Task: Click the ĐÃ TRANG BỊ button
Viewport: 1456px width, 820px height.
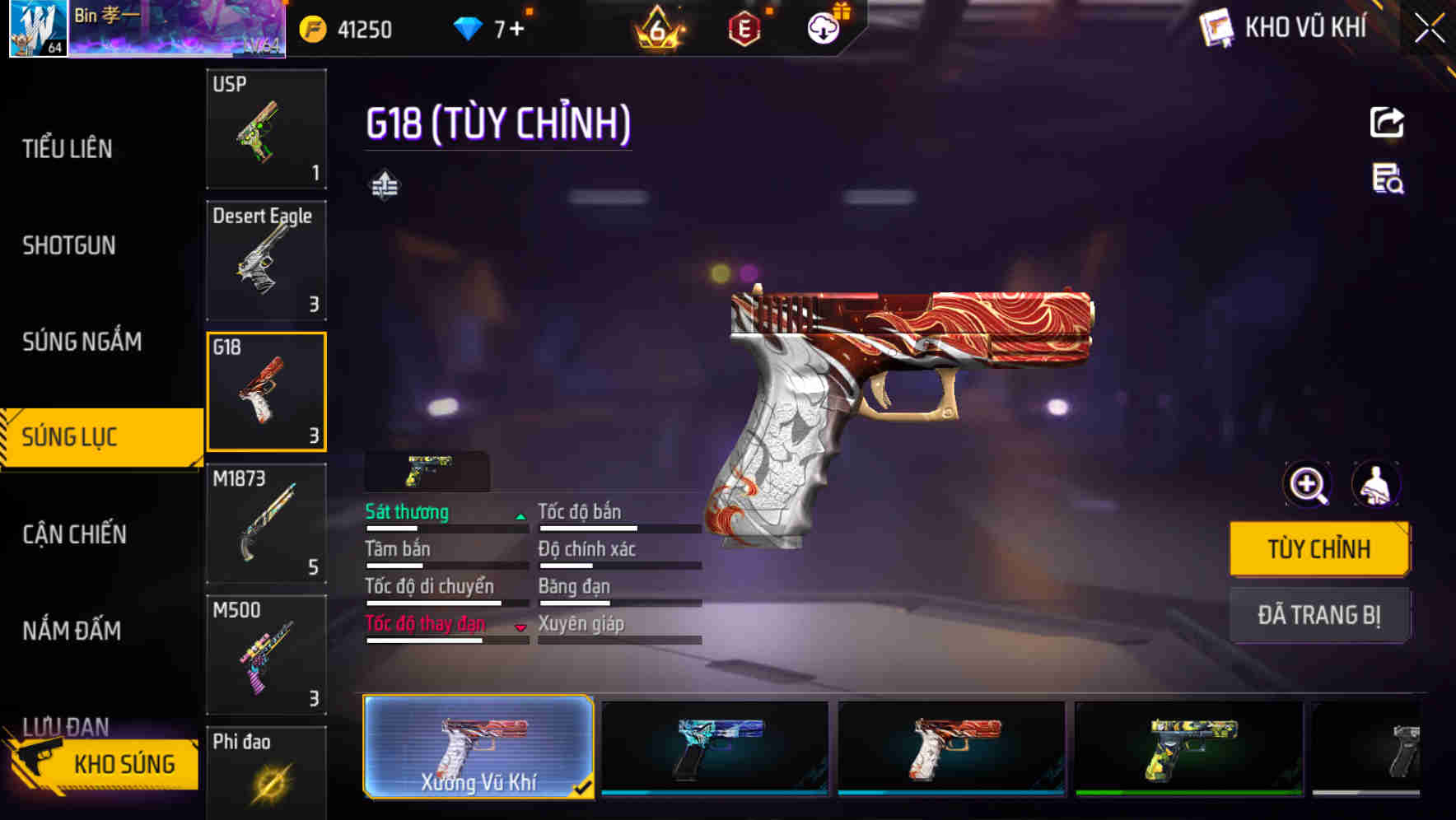Action: click(x=1320, y=615)
